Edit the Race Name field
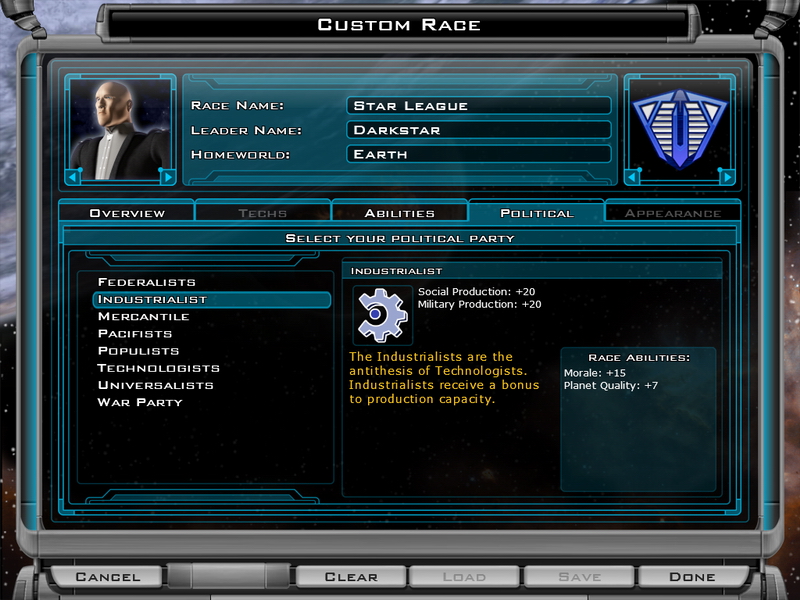Viewport: 800px width, 600px height. click(478, 105)
